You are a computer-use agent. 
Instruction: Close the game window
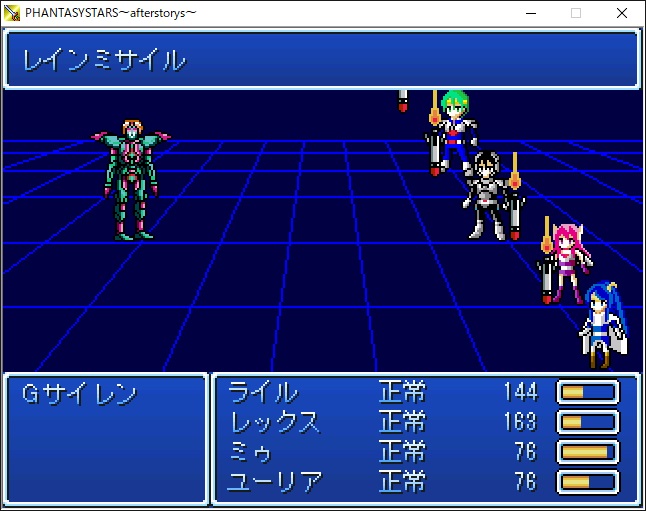(622, 13)
